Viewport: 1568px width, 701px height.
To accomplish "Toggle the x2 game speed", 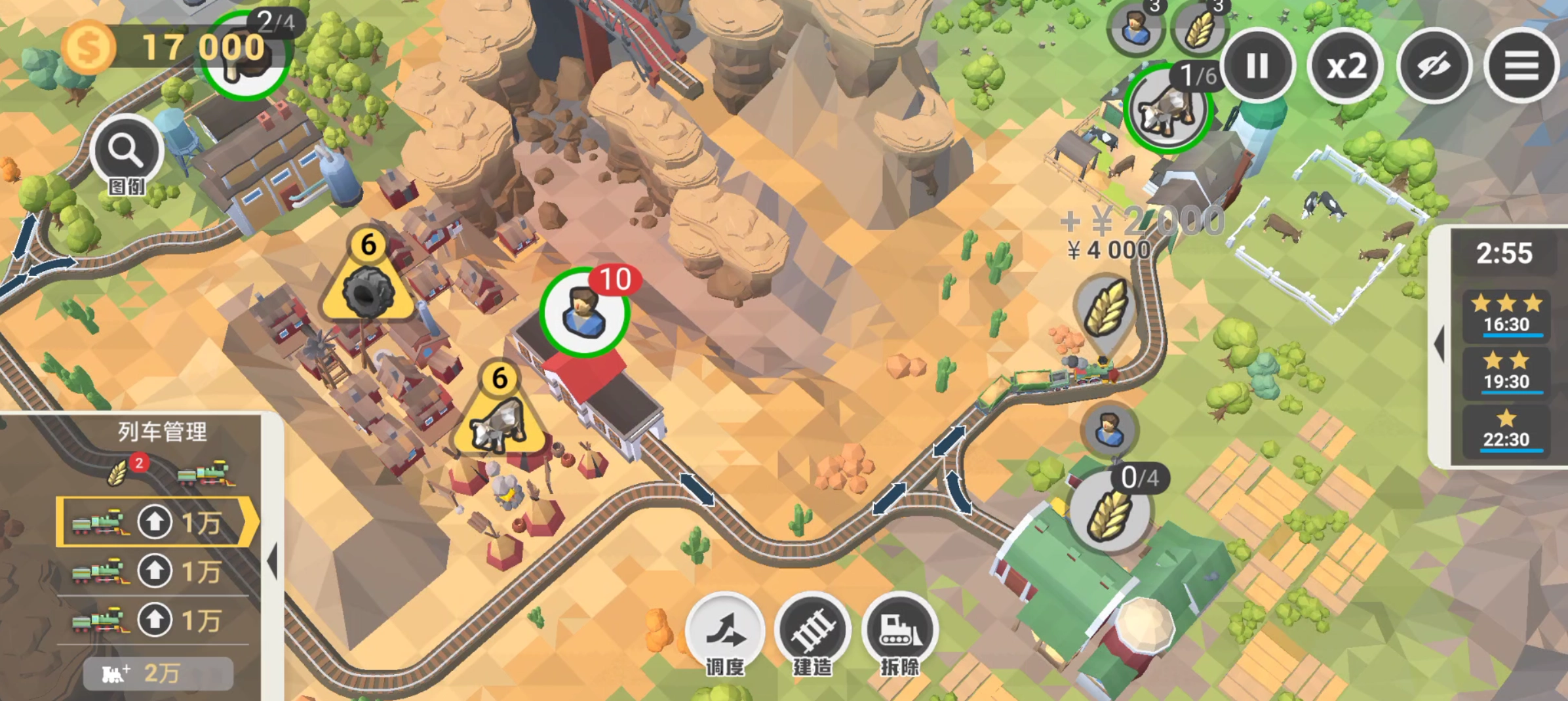I will tap(1346, 66).
